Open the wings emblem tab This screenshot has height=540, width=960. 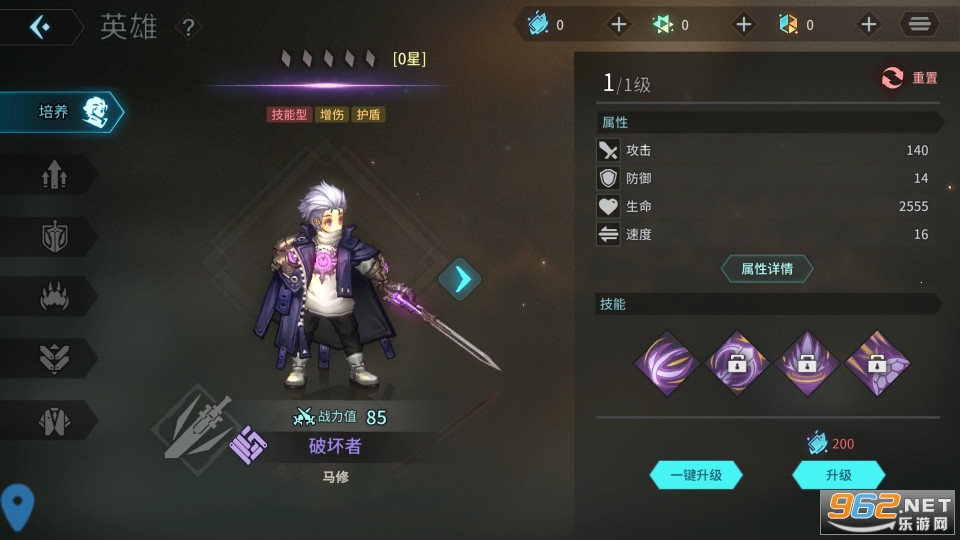coord(54,359)
